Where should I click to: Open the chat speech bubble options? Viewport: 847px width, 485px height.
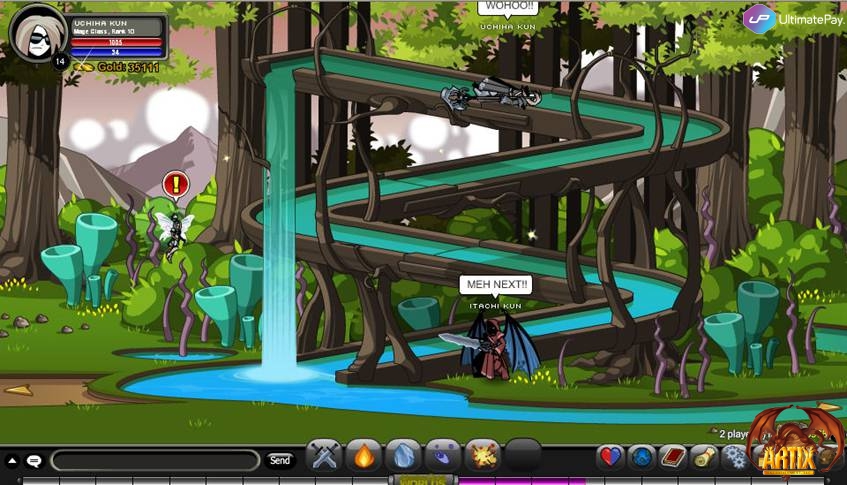pos(34,461)
